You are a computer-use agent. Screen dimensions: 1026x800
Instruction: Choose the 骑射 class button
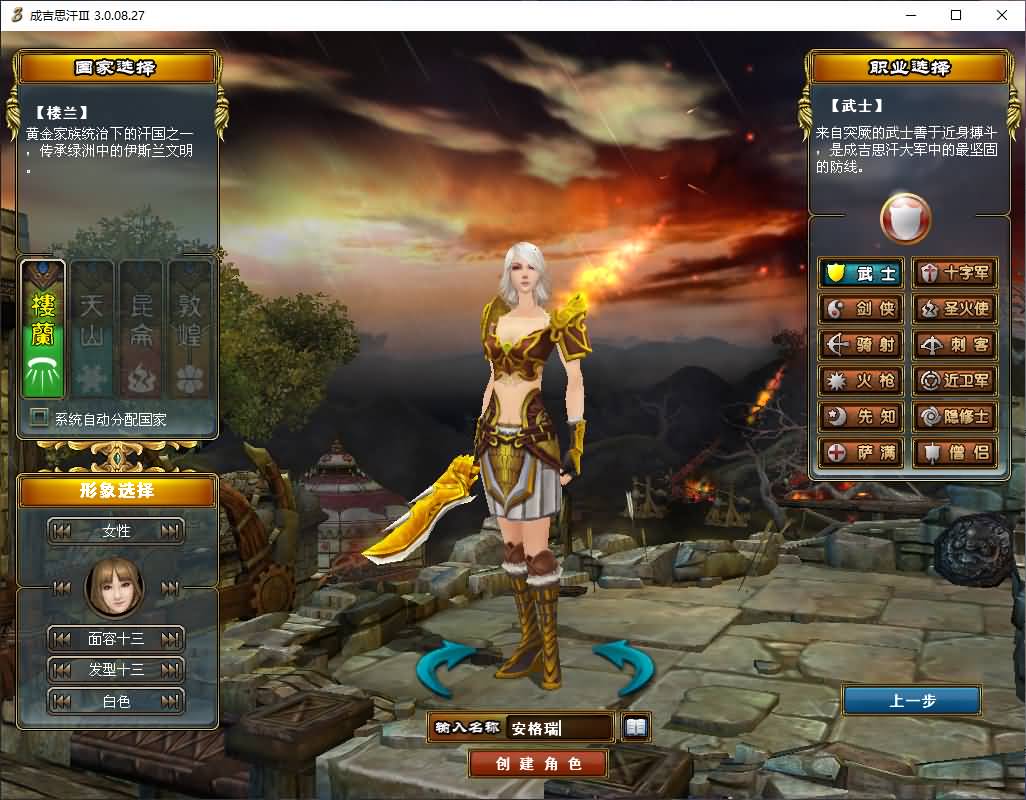(x=861, y=345)
